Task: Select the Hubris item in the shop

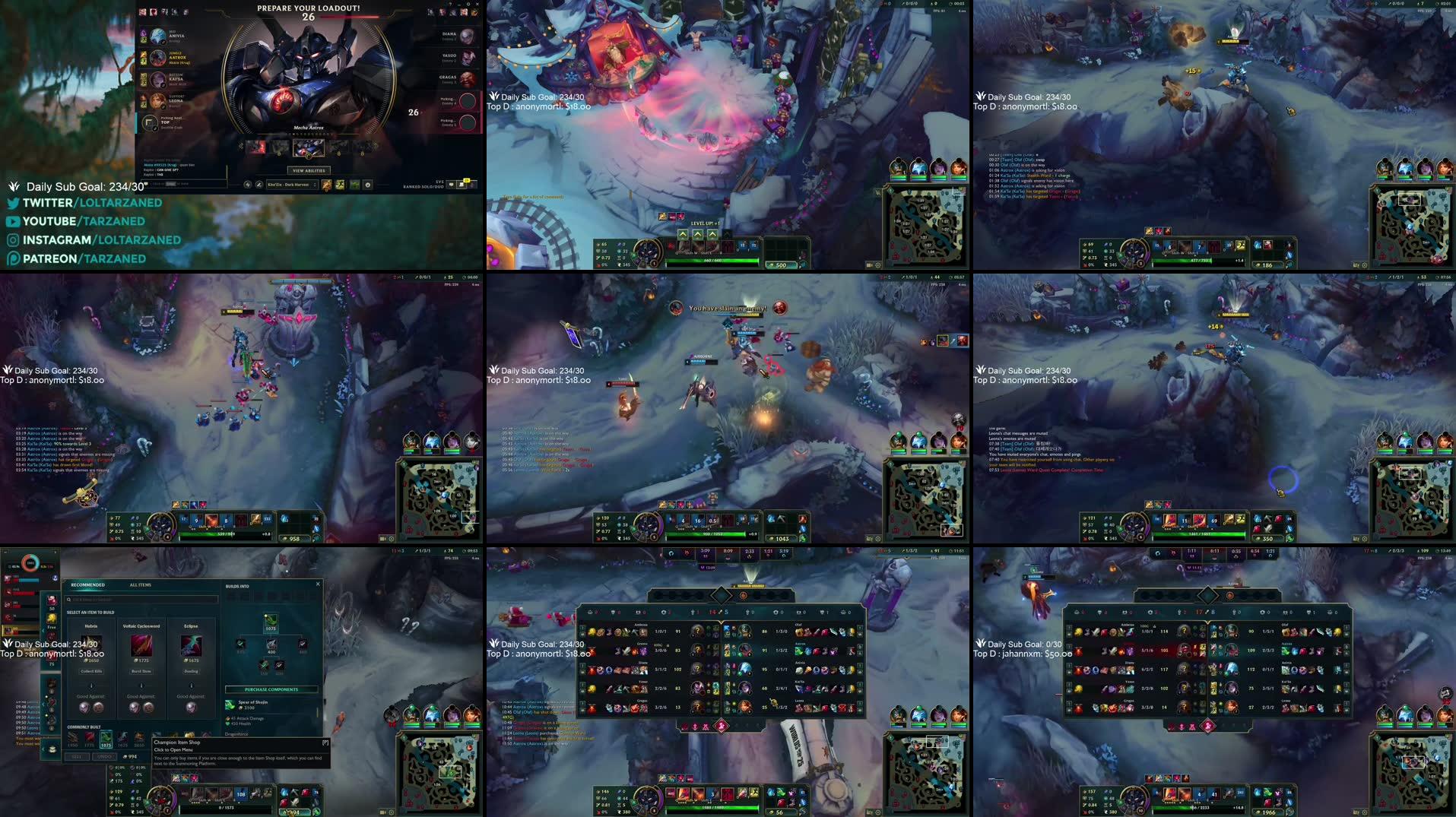Action: (x=91, y=646)
